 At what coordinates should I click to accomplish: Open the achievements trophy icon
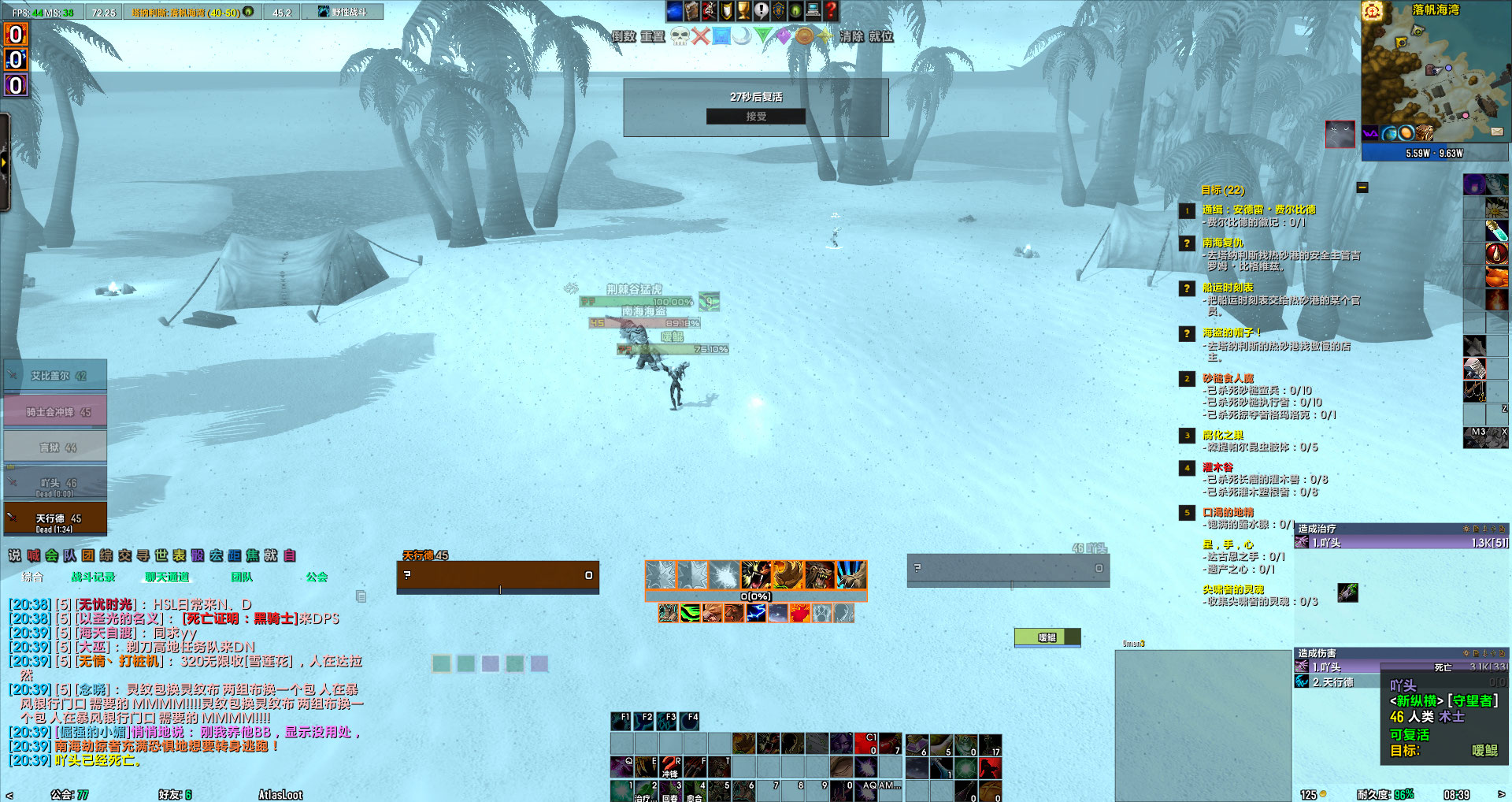click(742, 11)
